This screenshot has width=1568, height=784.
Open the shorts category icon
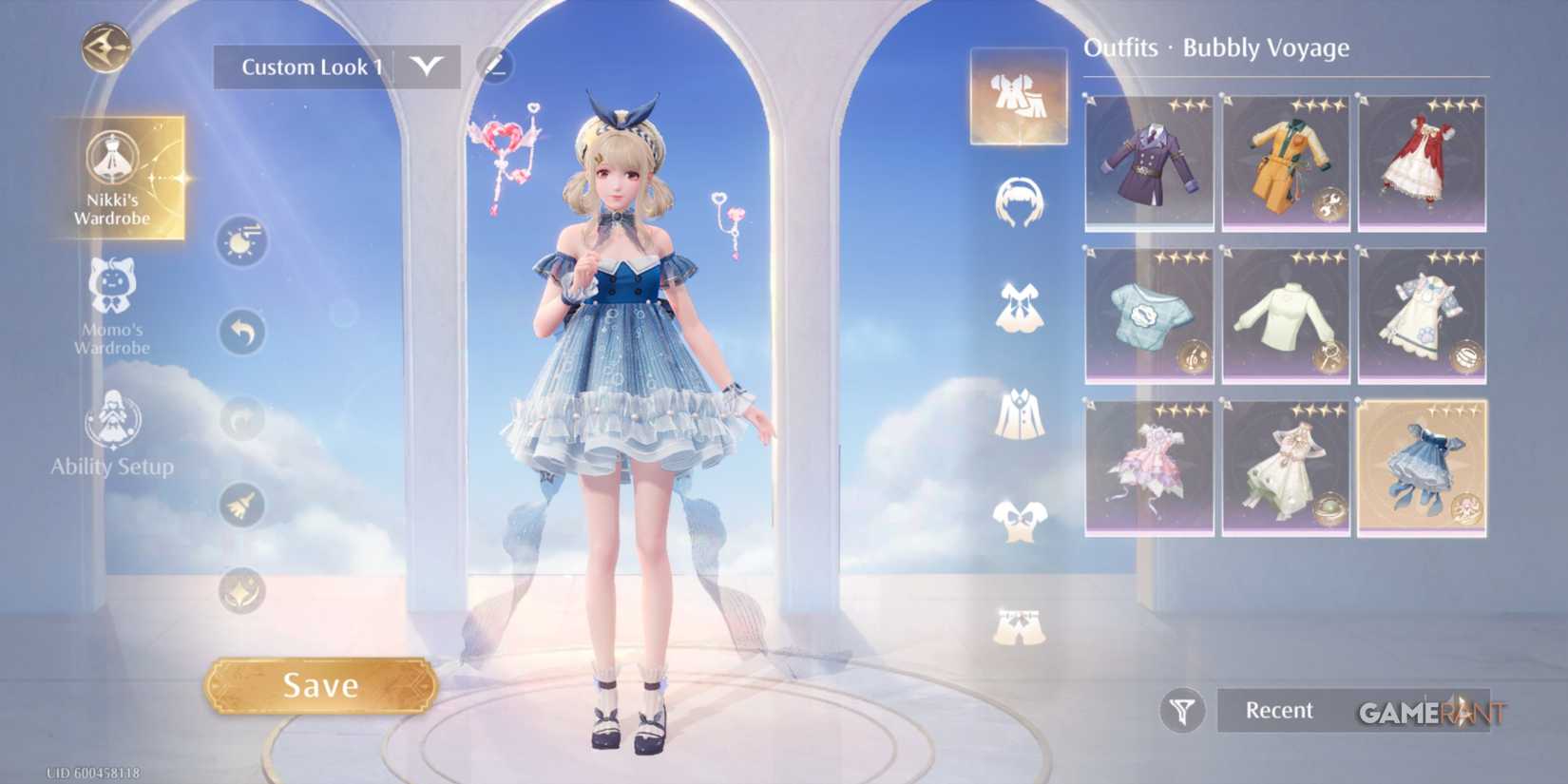tap(1019, 622)
